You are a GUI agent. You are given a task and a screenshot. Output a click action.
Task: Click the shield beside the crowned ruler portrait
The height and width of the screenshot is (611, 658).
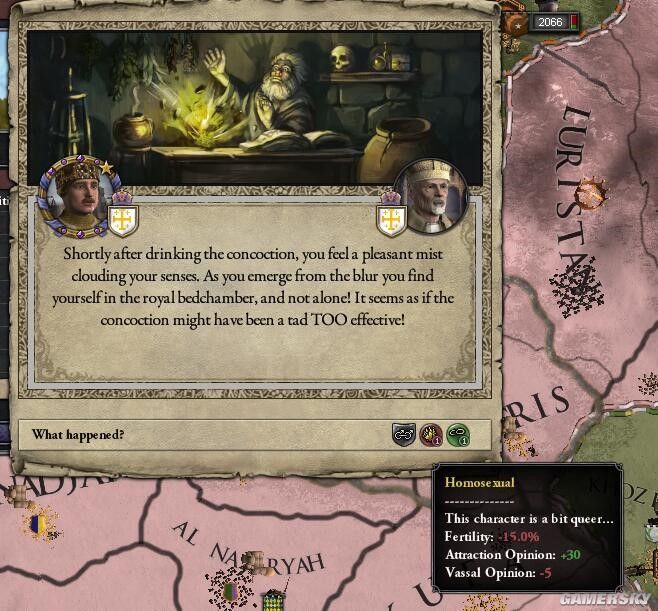[x=123, y=218]
